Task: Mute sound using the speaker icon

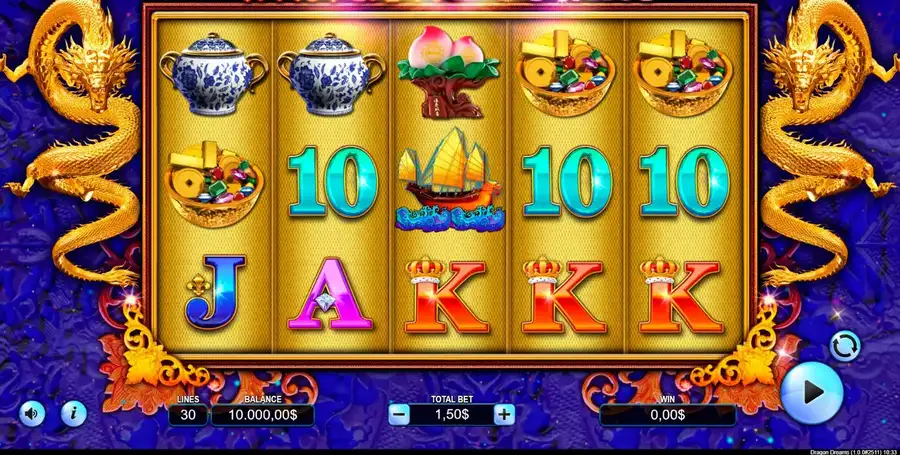Action: 32,412
